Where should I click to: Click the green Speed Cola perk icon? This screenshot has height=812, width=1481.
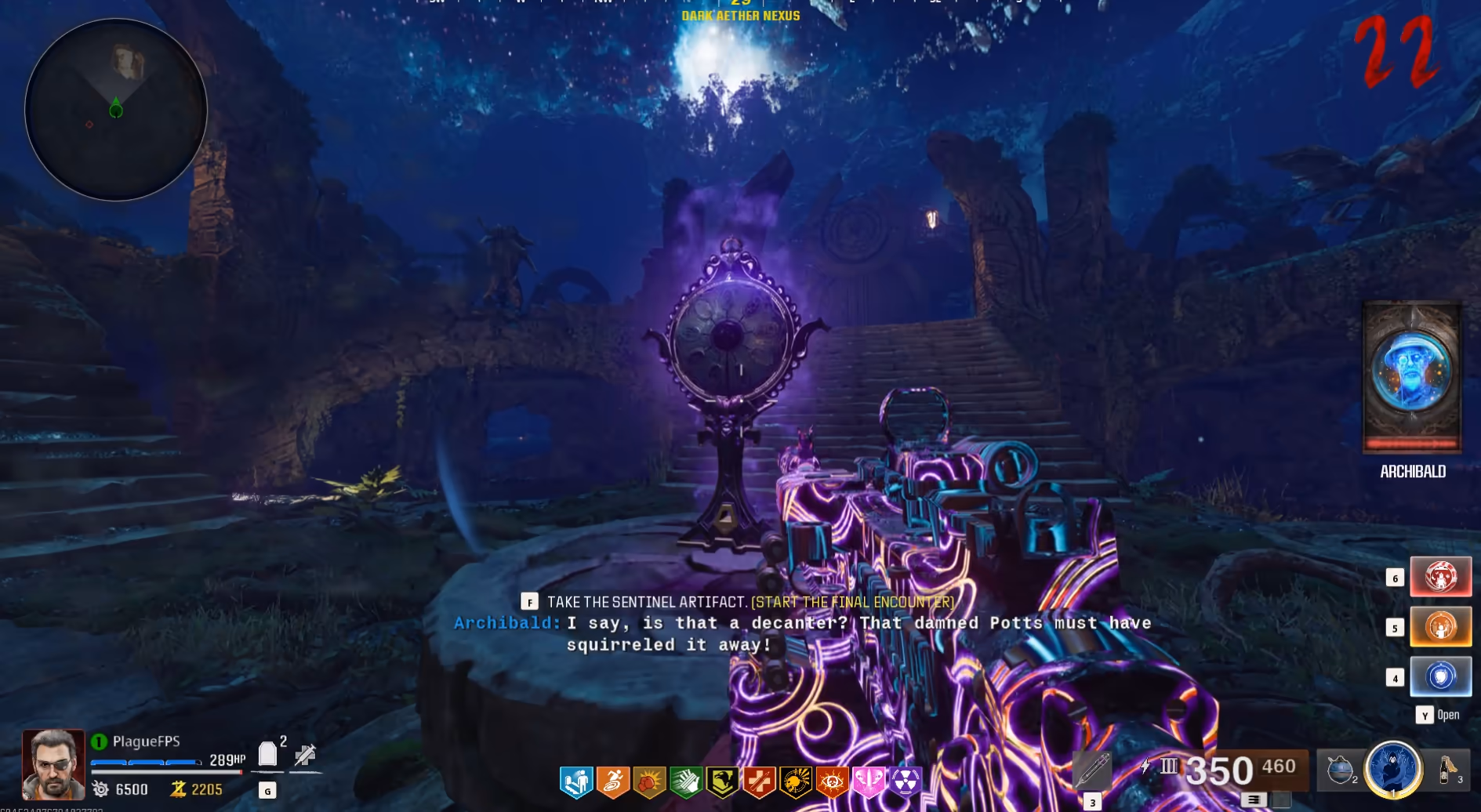(x=686, y=781)
